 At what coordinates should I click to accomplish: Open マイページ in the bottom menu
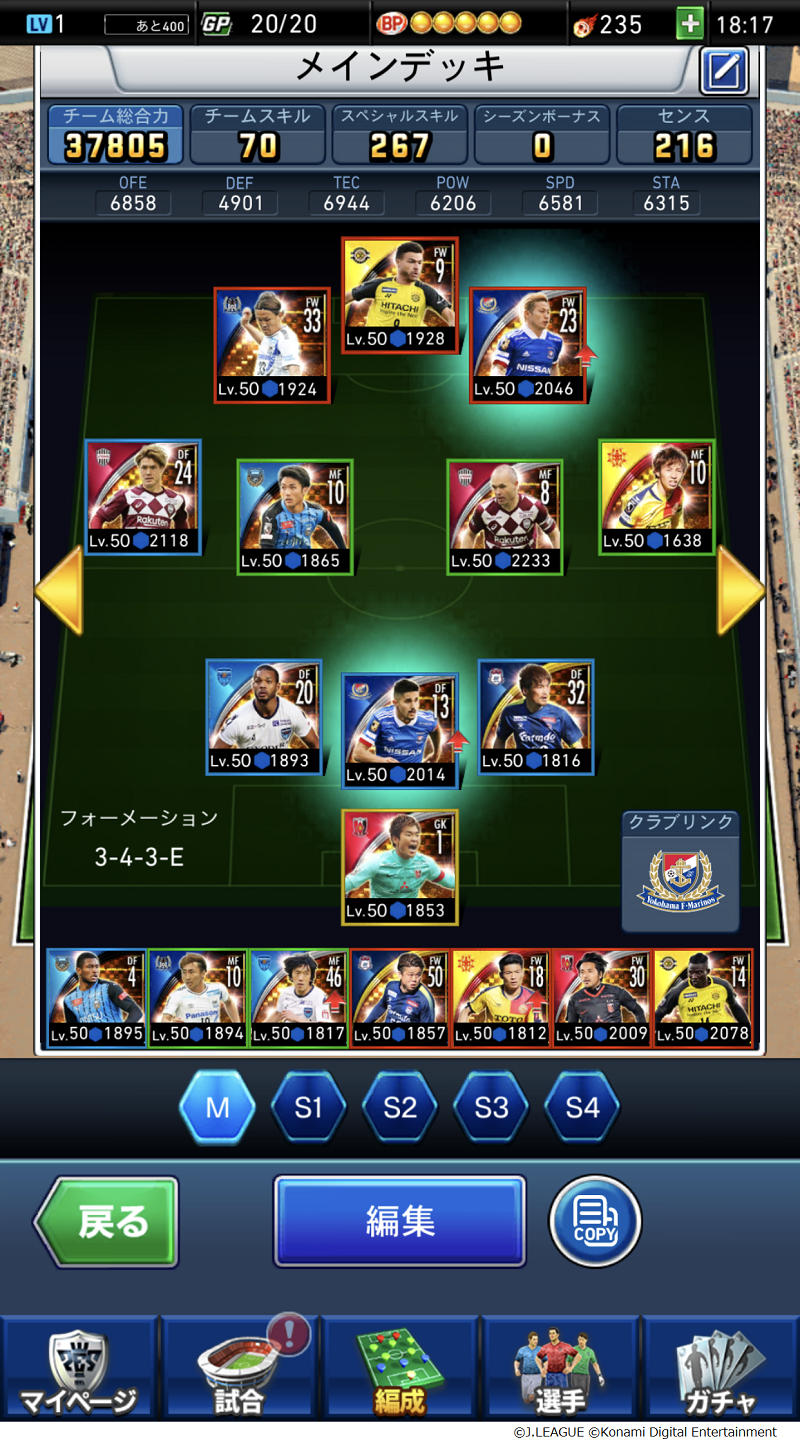coord(79,1370)
